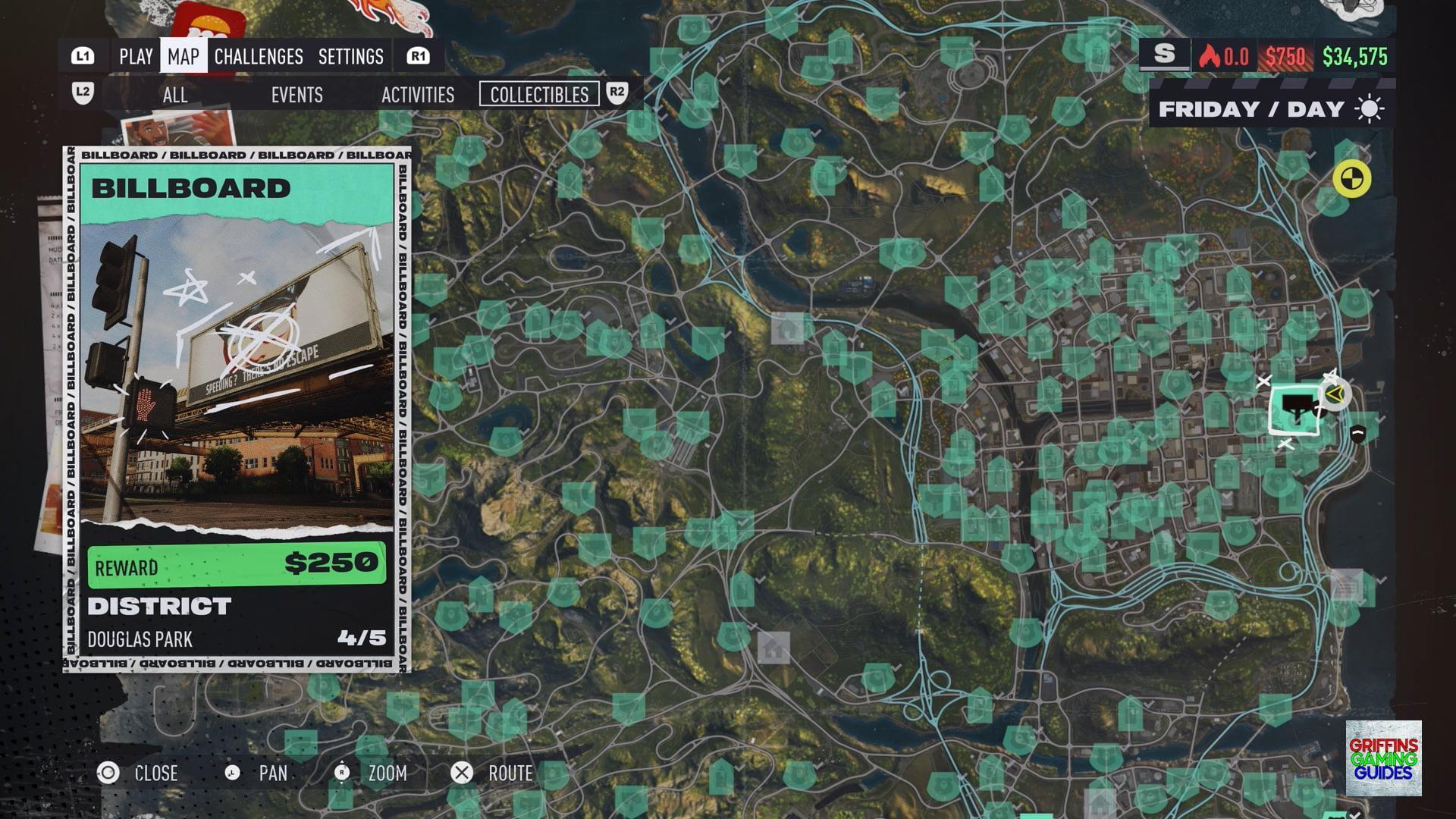Filter the map by ACTIVITIES
Screen dimensions: 1456x819
pos(418,95)
